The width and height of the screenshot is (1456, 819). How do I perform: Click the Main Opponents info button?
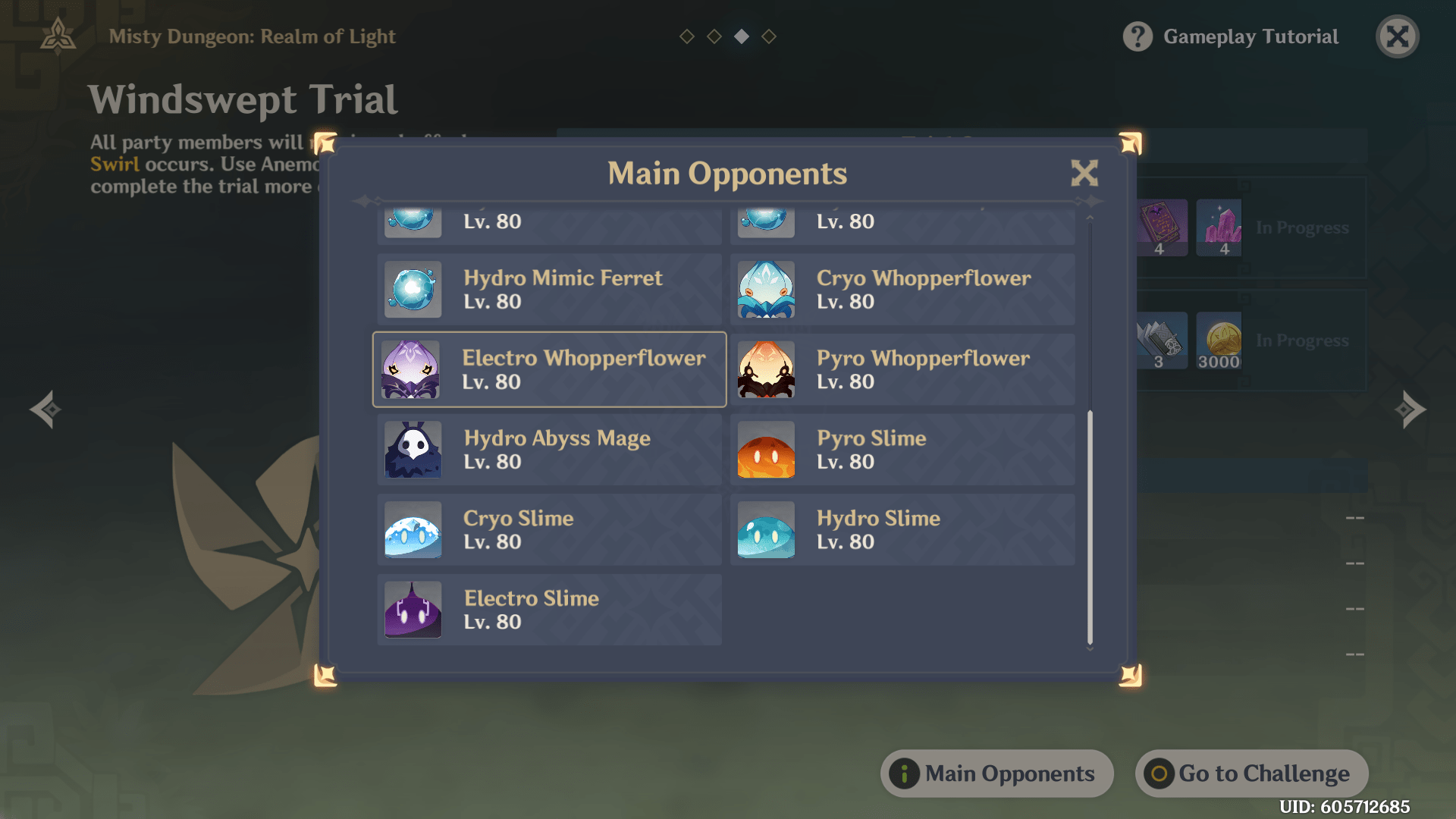996,773
